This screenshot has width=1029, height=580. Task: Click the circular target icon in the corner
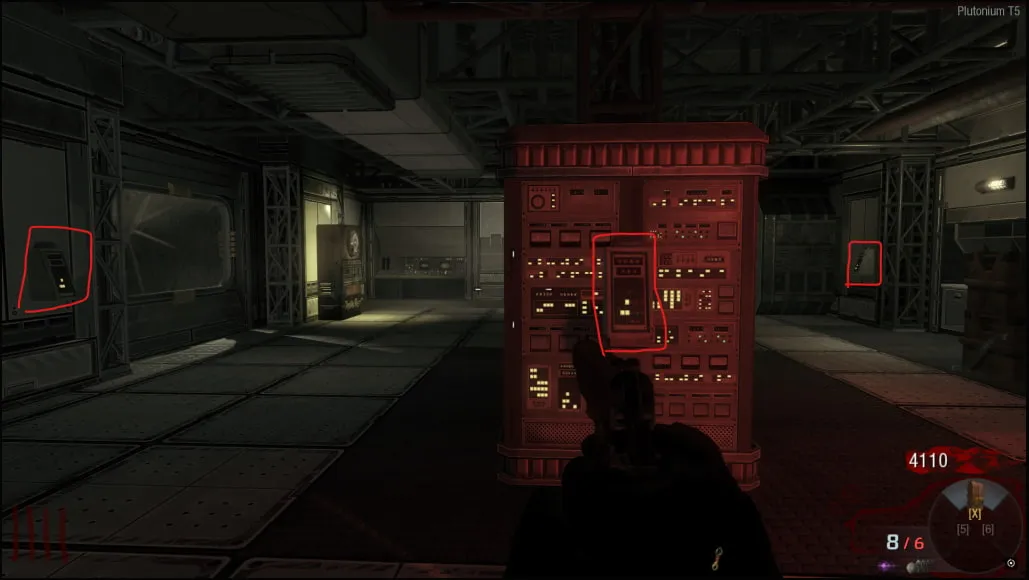pyautogui.click(x=1011, y=563)
